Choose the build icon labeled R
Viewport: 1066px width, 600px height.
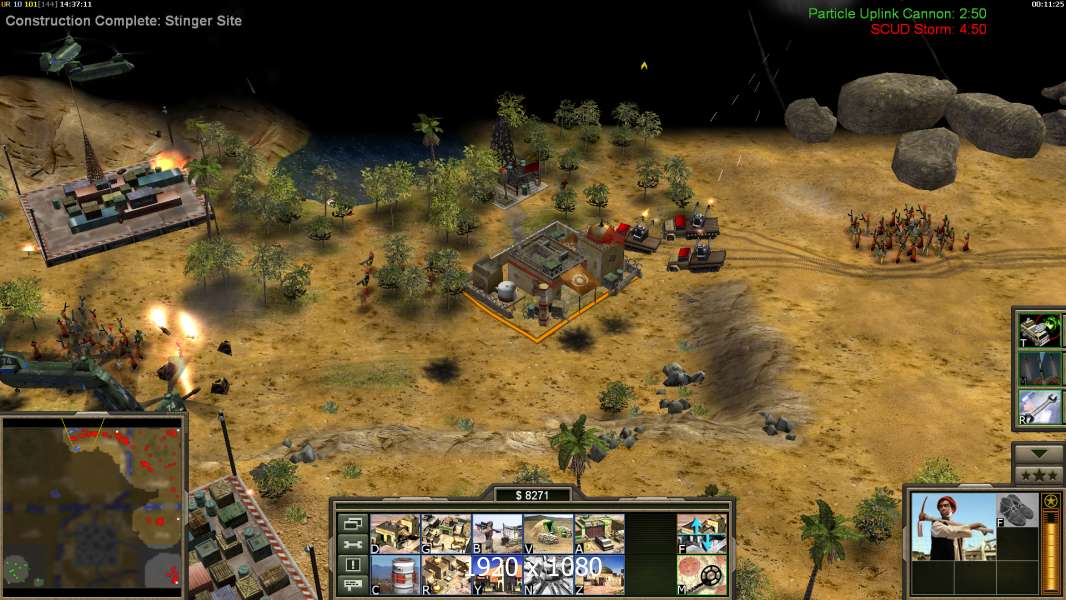(x=445, y=574)
